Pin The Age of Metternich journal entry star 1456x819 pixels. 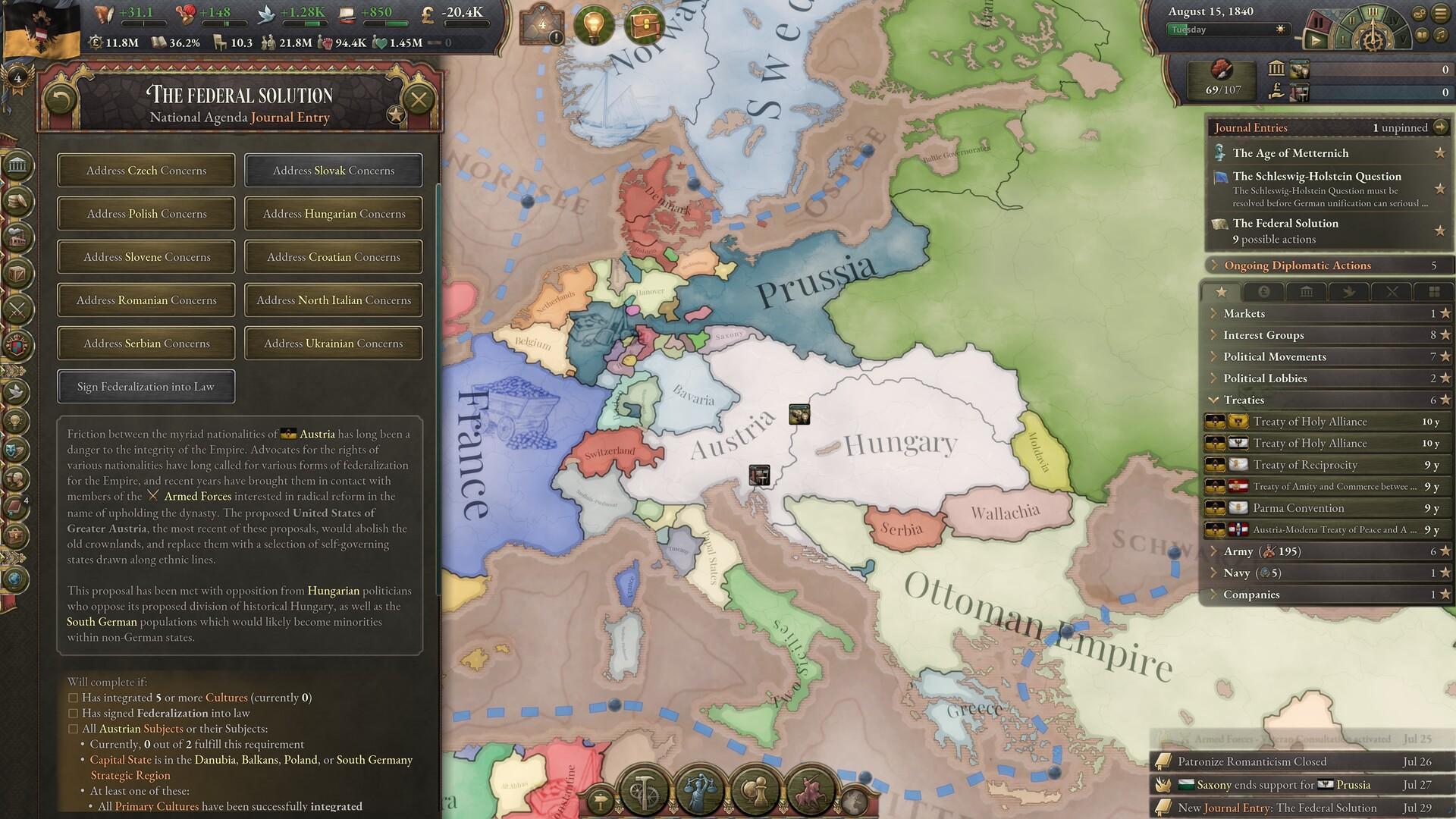click(x=1439, y=153)
